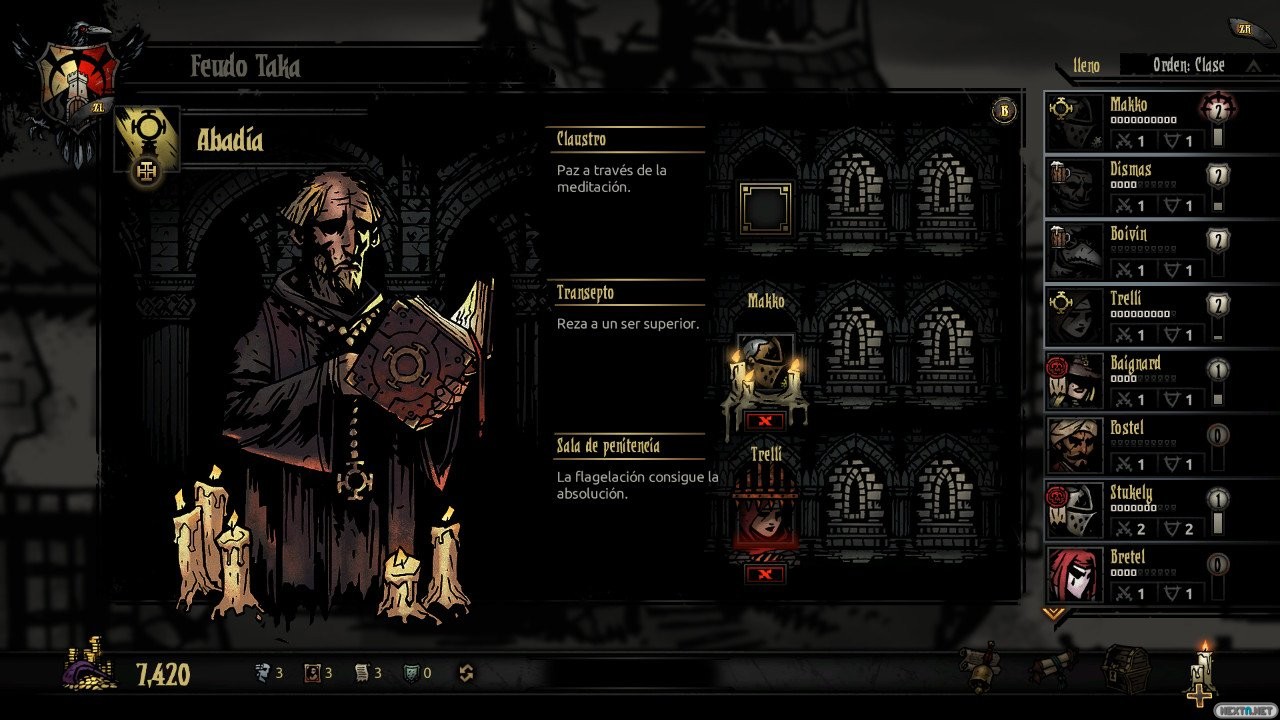The width and height of the screenshot is (1280, 720).
Task: Remove Makko from the Transepto slot
Action: (x=765, y=420)
